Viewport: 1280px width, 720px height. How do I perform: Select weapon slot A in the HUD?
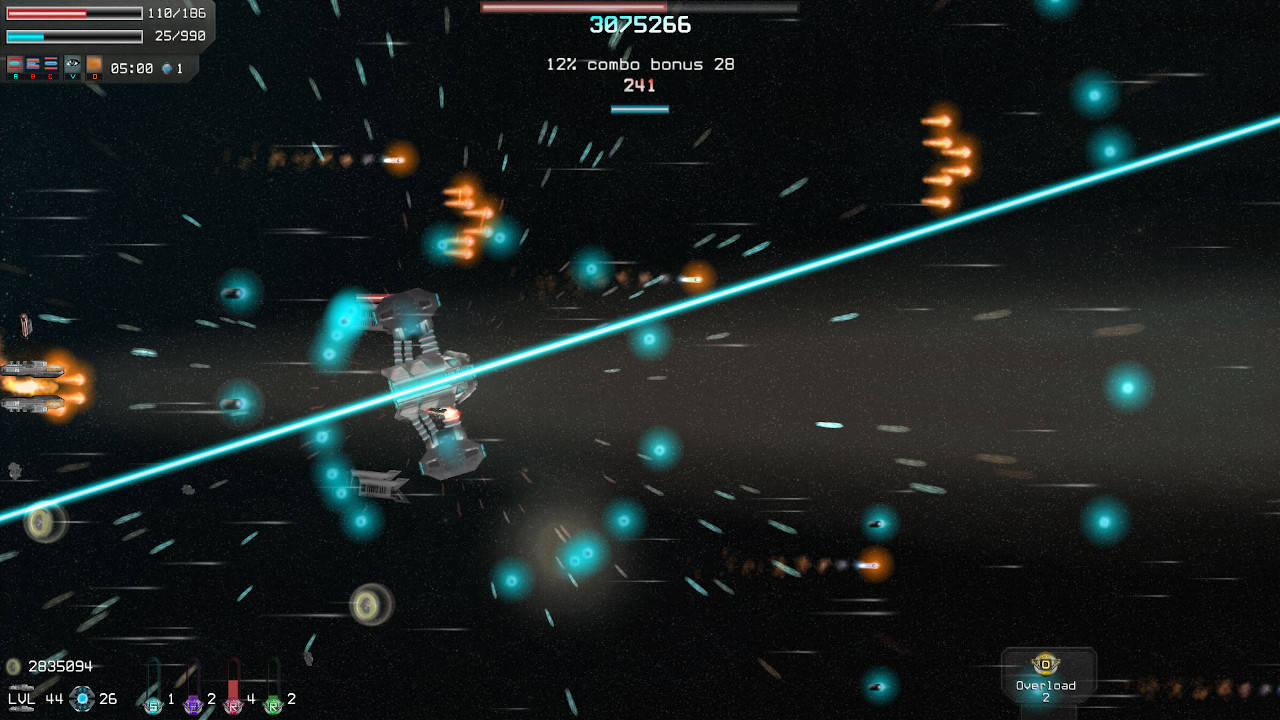click(13, 64)
